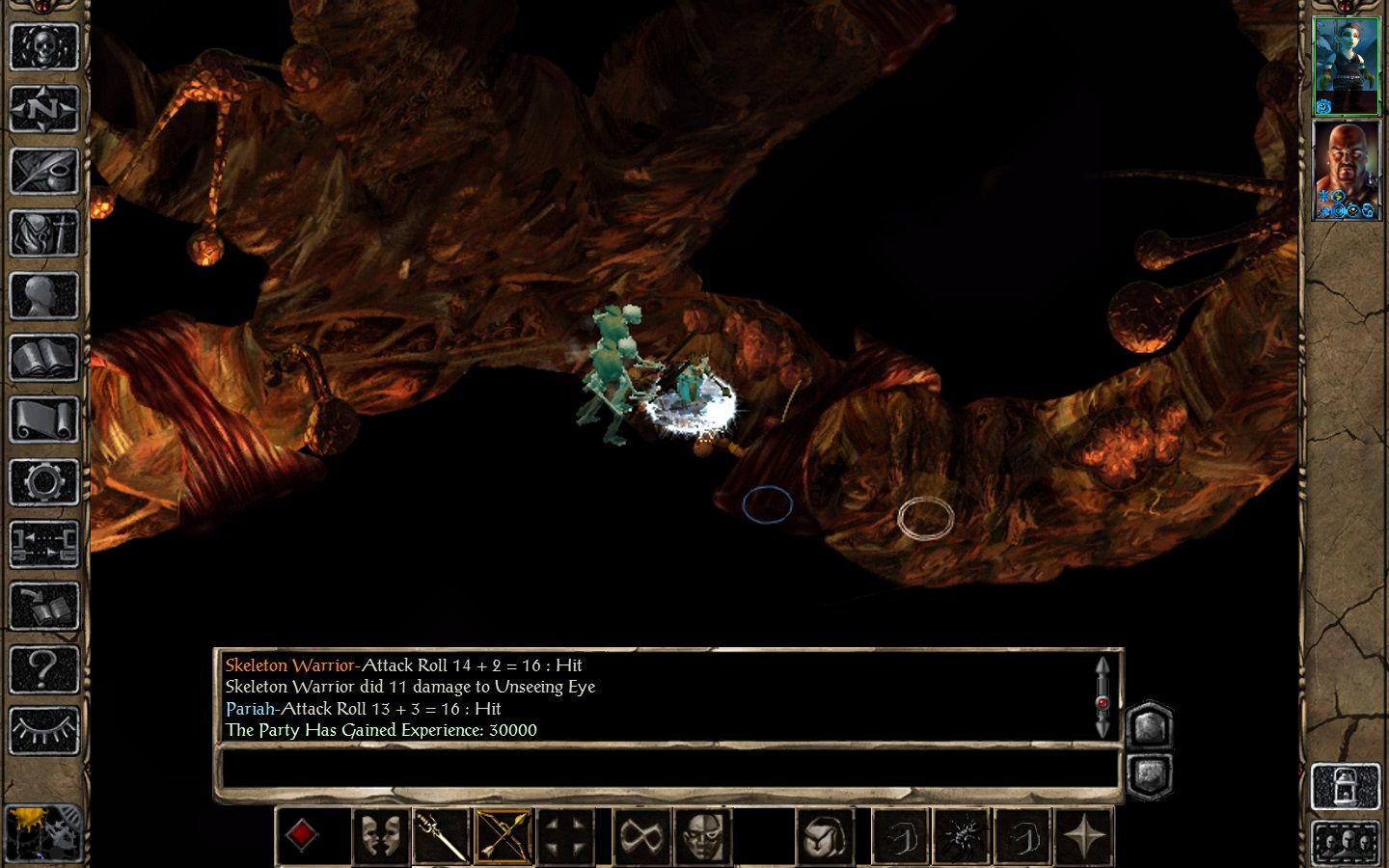Open the mage spellbook button
Screen dimensions: 1389x868
[43, 358]
